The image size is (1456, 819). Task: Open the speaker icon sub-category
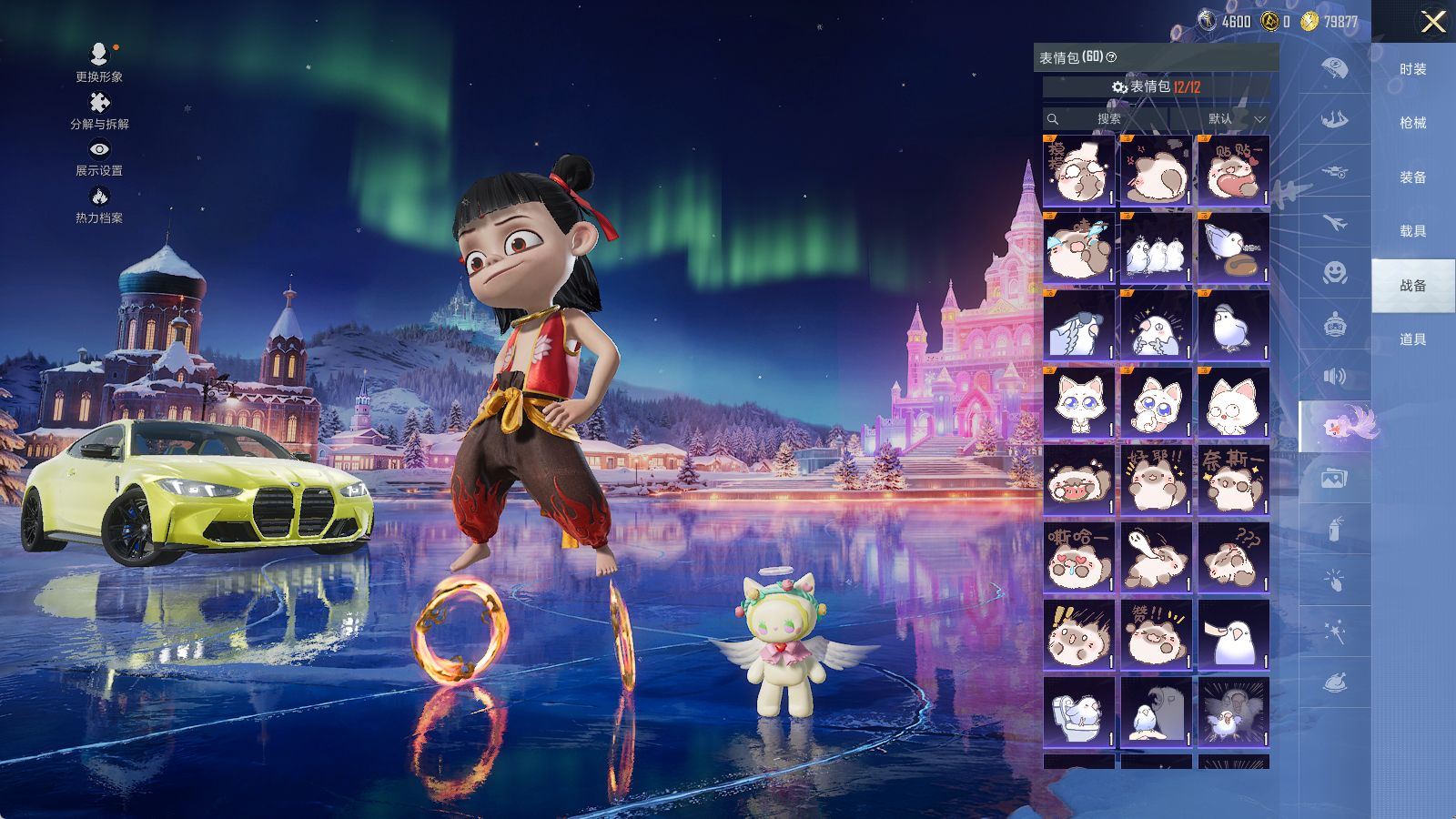tap(1334, 376)
